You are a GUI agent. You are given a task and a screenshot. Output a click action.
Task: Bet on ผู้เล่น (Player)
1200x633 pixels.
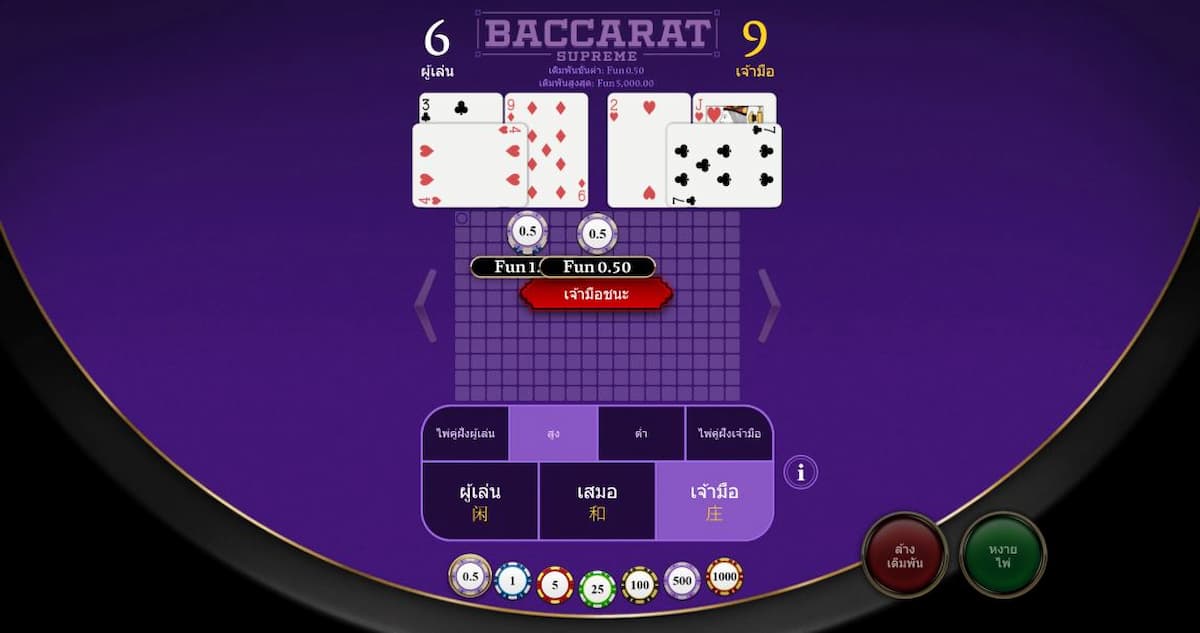(x=480, y=501)
